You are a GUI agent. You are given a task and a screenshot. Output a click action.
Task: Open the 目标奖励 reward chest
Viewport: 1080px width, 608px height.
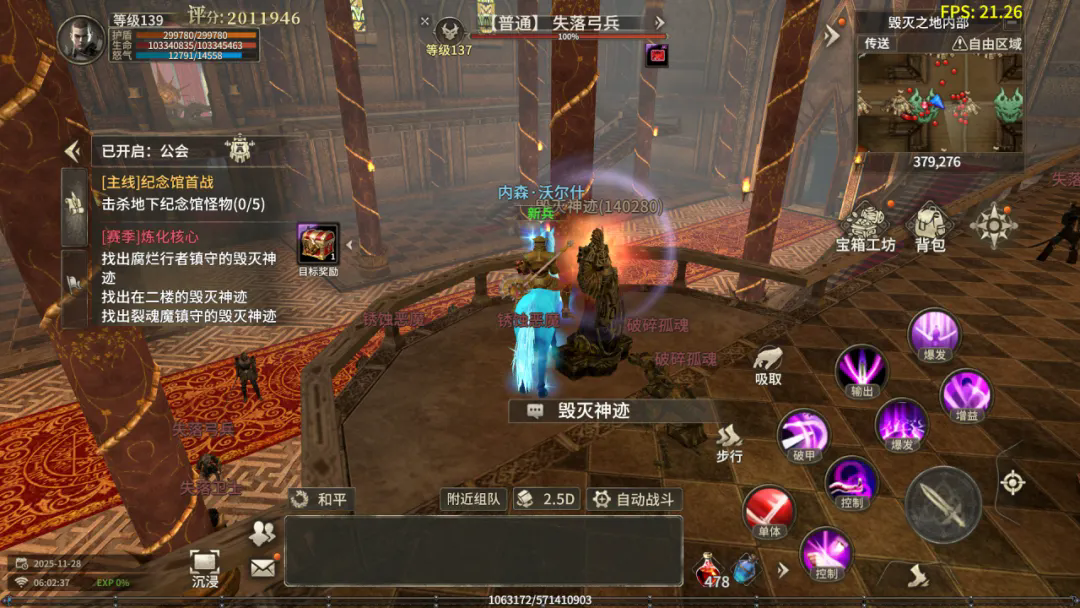point(318,248)
